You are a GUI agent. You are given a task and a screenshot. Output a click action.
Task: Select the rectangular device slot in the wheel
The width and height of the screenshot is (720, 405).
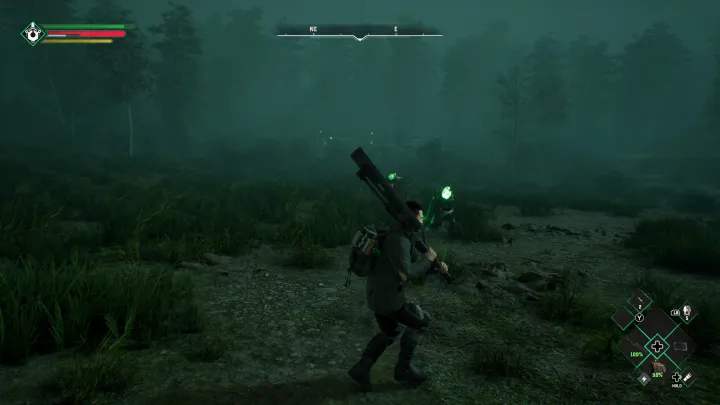click(681, 346)
